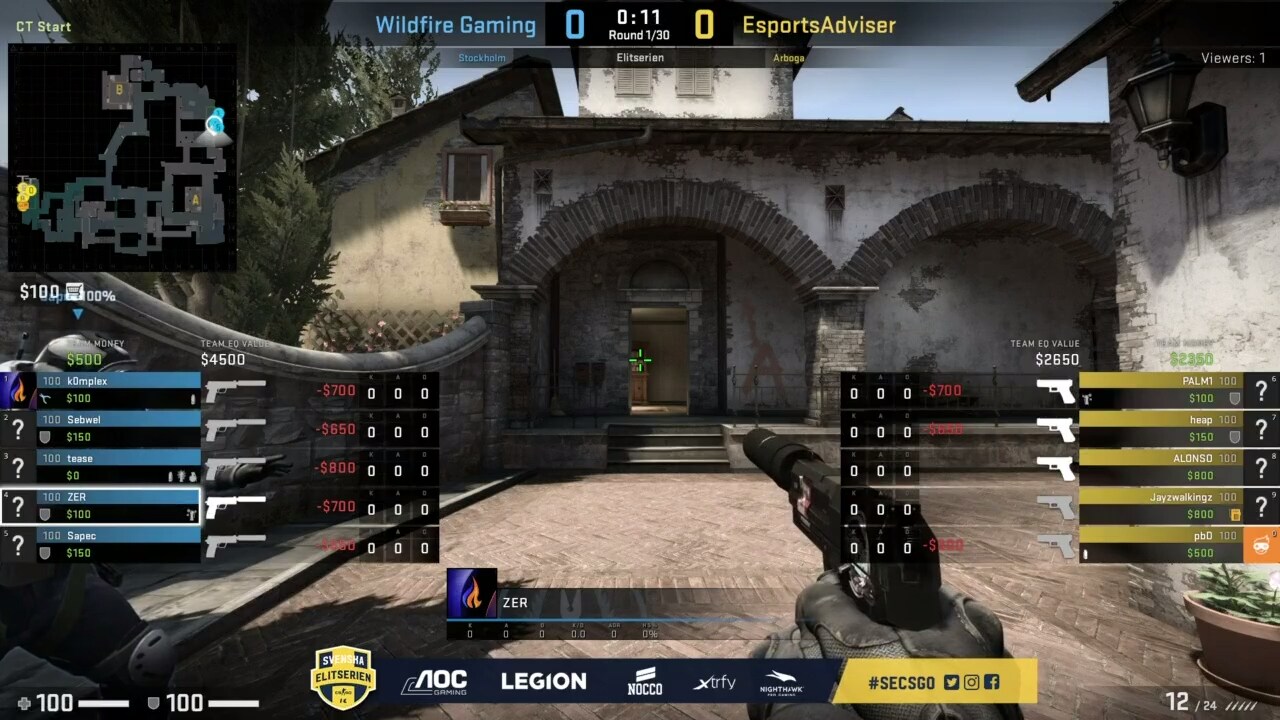Viewport: 1280px width, 720px height.
Task: Open the Round 1/30 timer panel
Action: pyautogui.click(x=636, y=20)
